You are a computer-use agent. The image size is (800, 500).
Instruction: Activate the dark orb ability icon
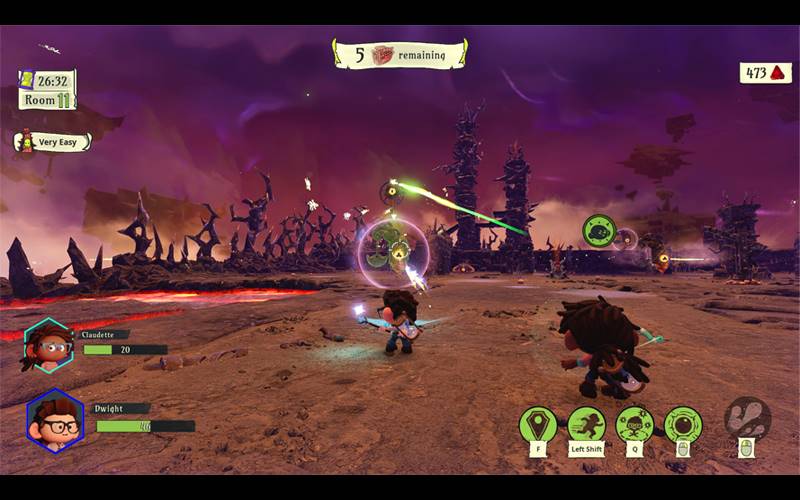coord(683,424)
